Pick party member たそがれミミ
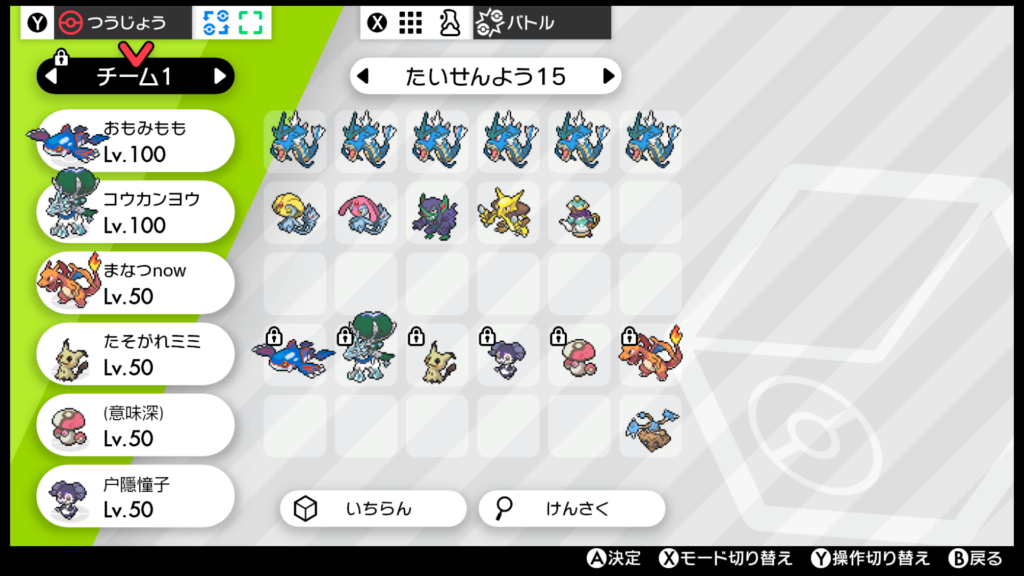1024x576 pixels. (x=135, y=354)
